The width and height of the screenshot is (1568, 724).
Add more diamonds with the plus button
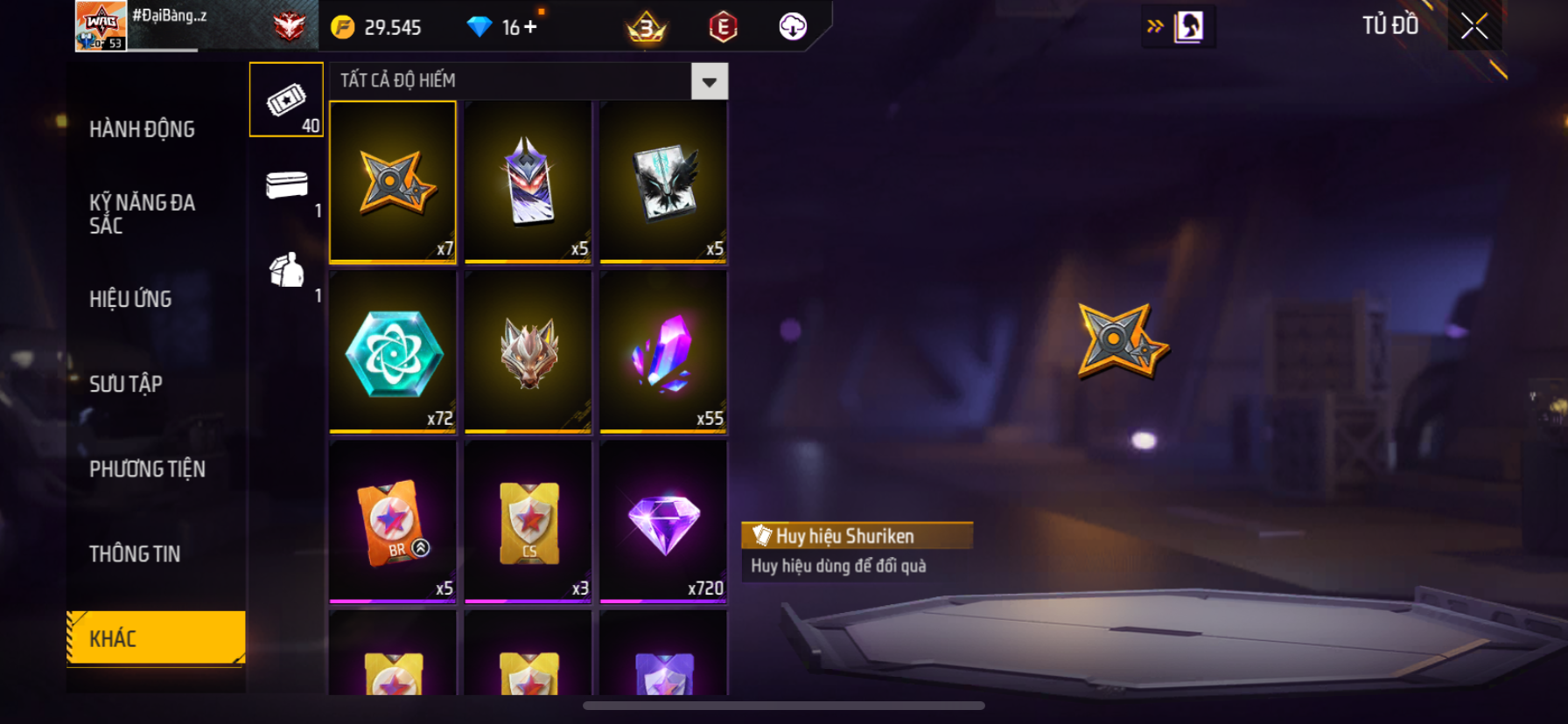click(x=530, y=27)
